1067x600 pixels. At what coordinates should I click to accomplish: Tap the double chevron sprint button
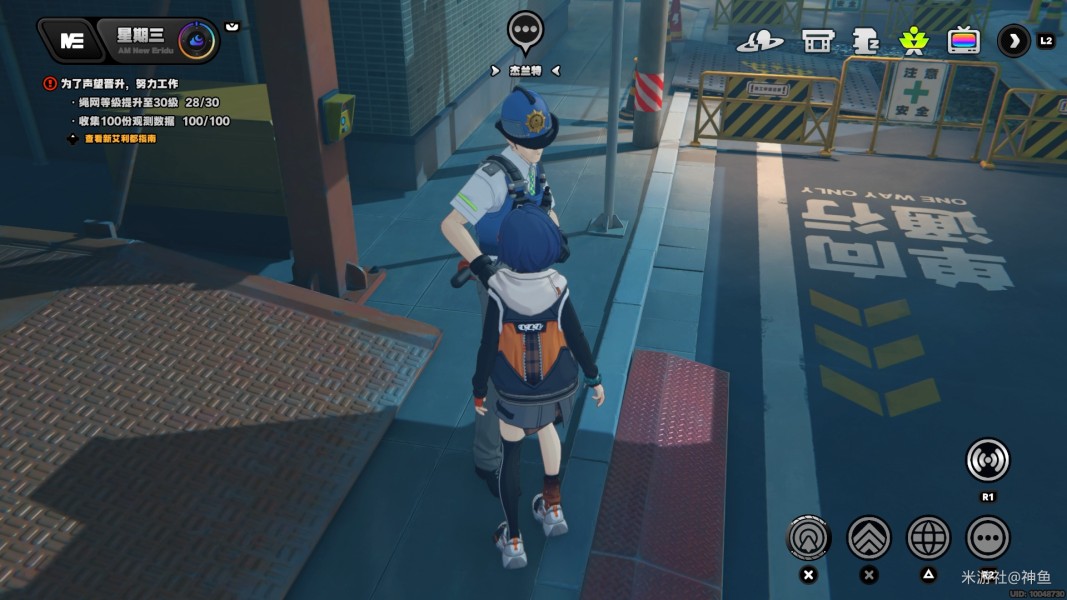point(869,538)
